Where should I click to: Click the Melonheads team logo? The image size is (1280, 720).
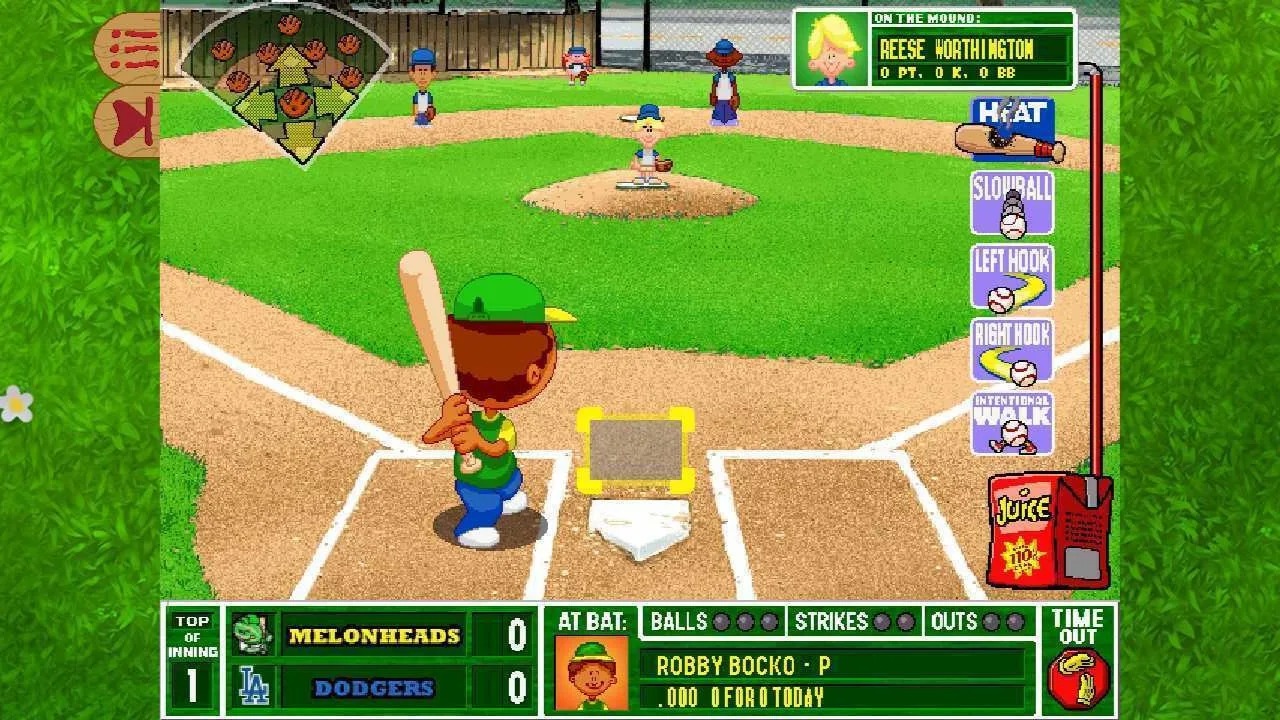point(253,632)
